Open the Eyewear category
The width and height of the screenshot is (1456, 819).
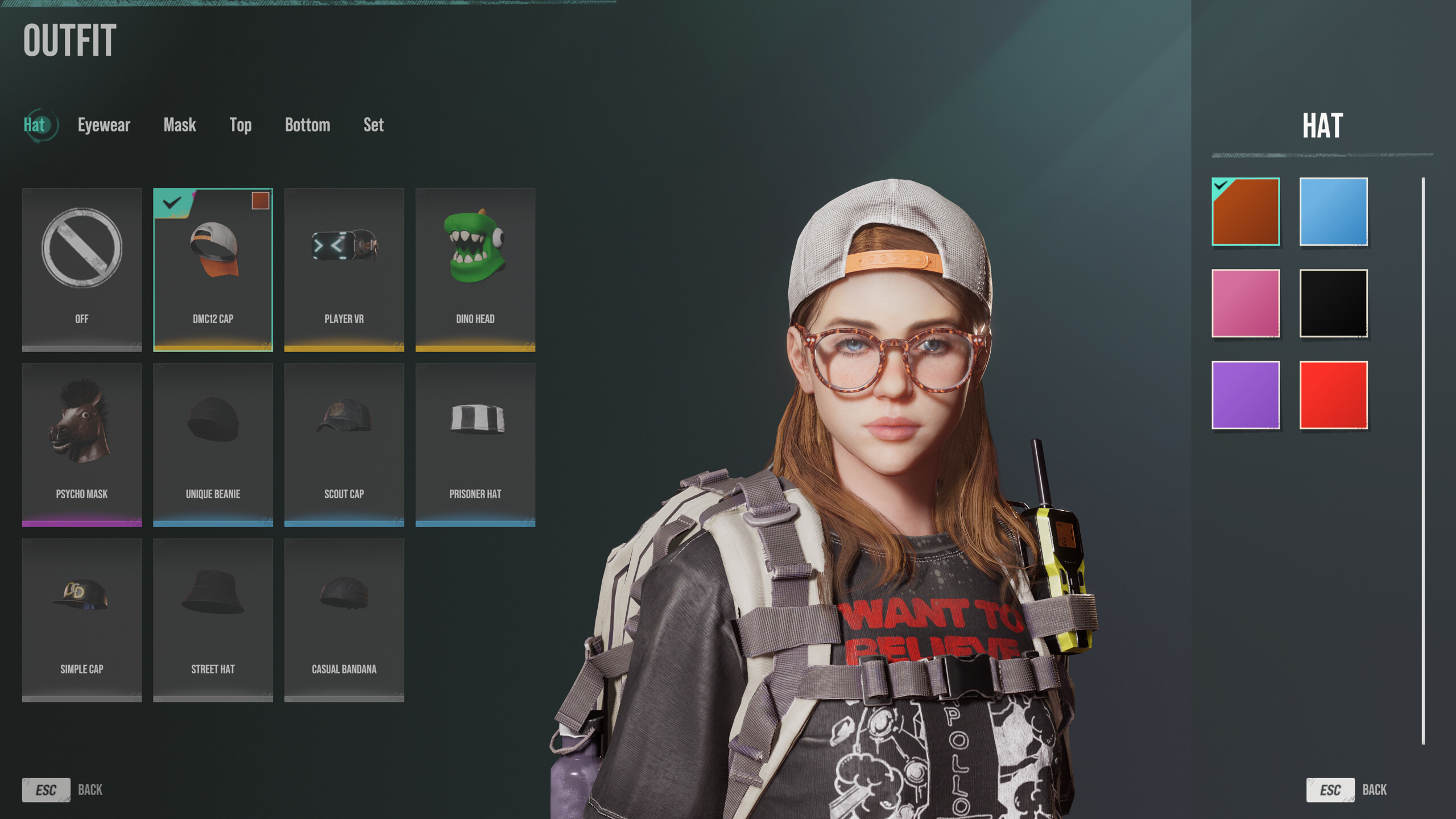pos(104,125)
